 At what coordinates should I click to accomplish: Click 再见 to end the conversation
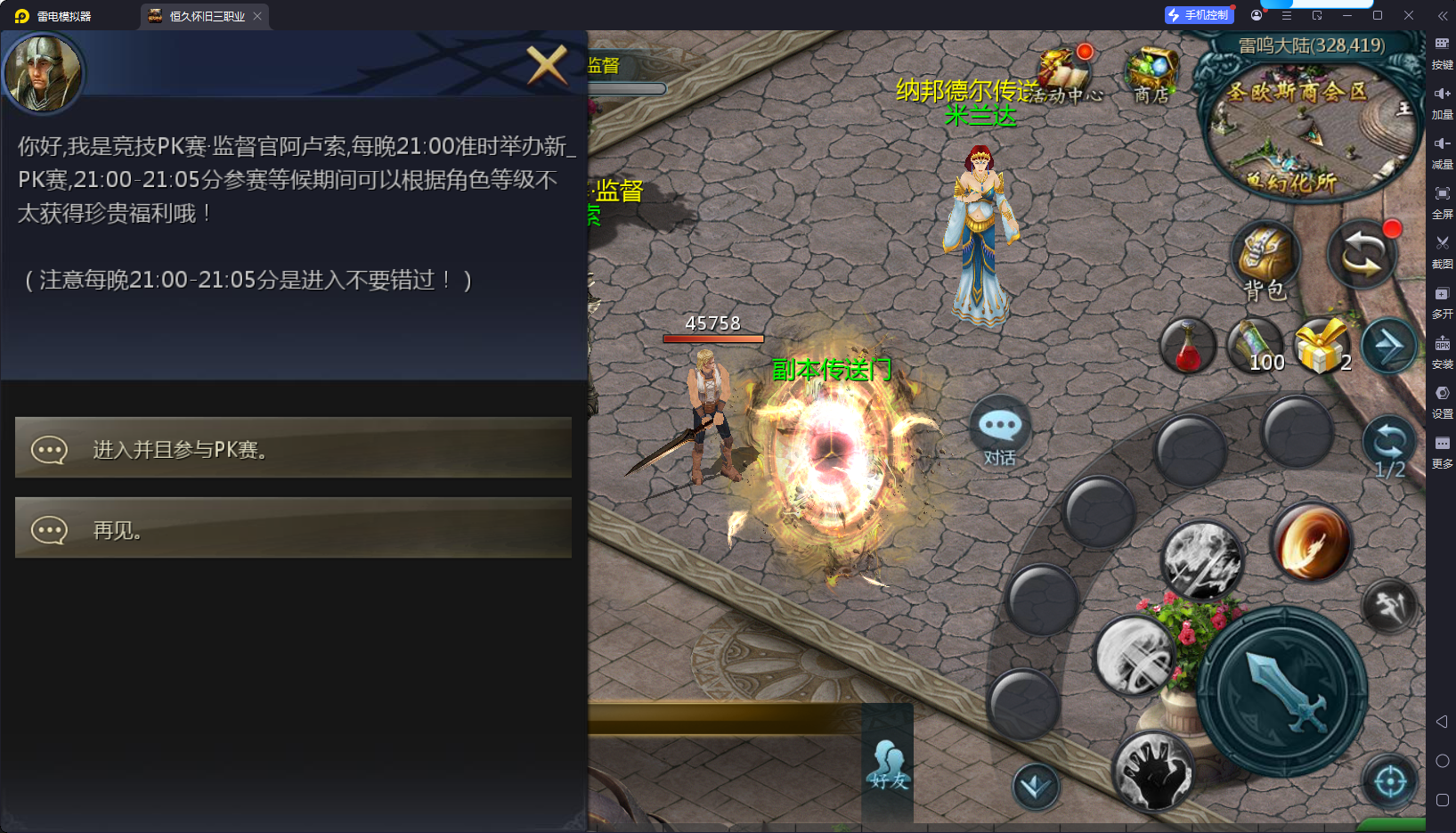(293, 528)
